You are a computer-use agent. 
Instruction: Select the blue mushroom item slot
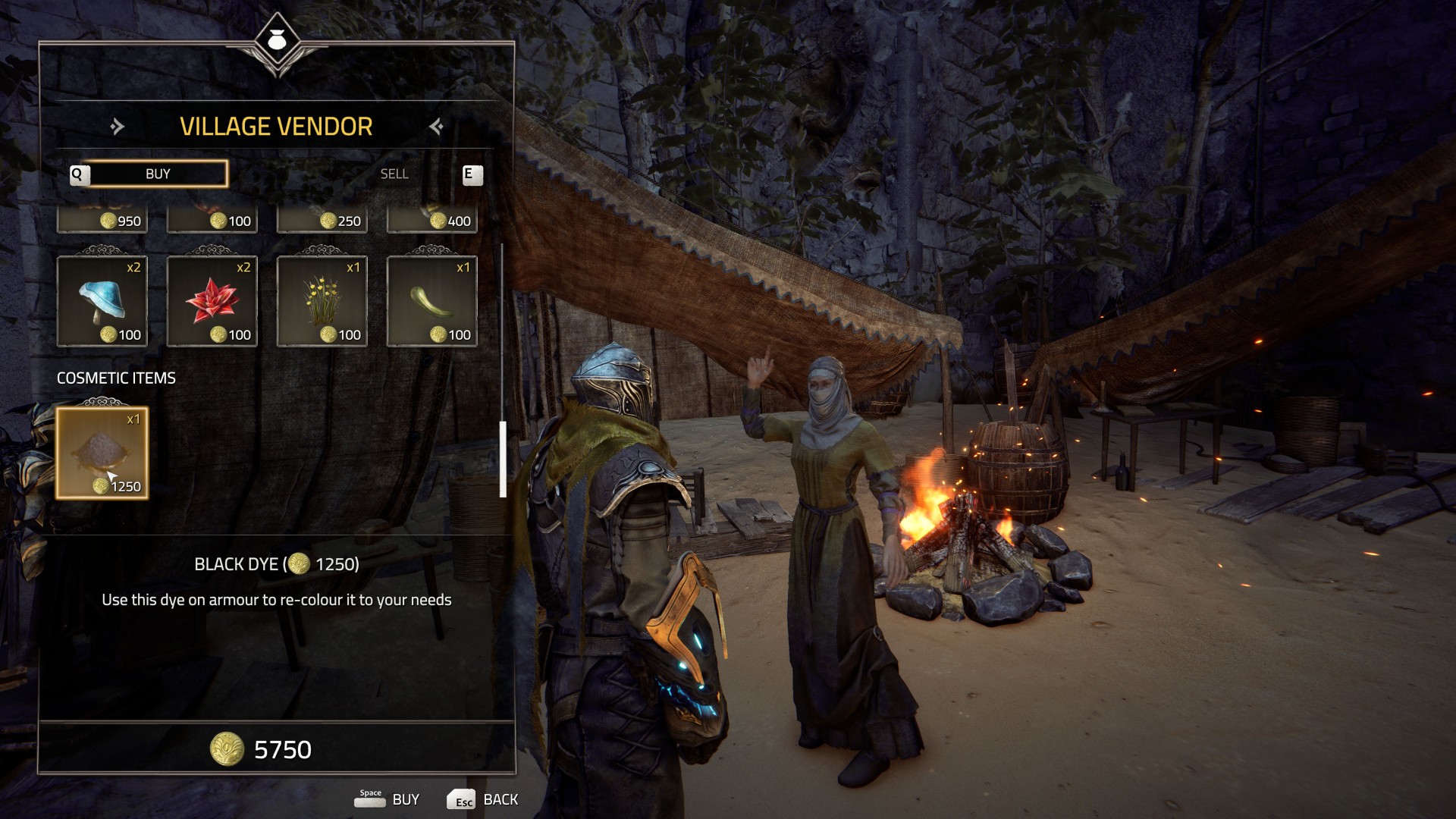coord(102,301)
